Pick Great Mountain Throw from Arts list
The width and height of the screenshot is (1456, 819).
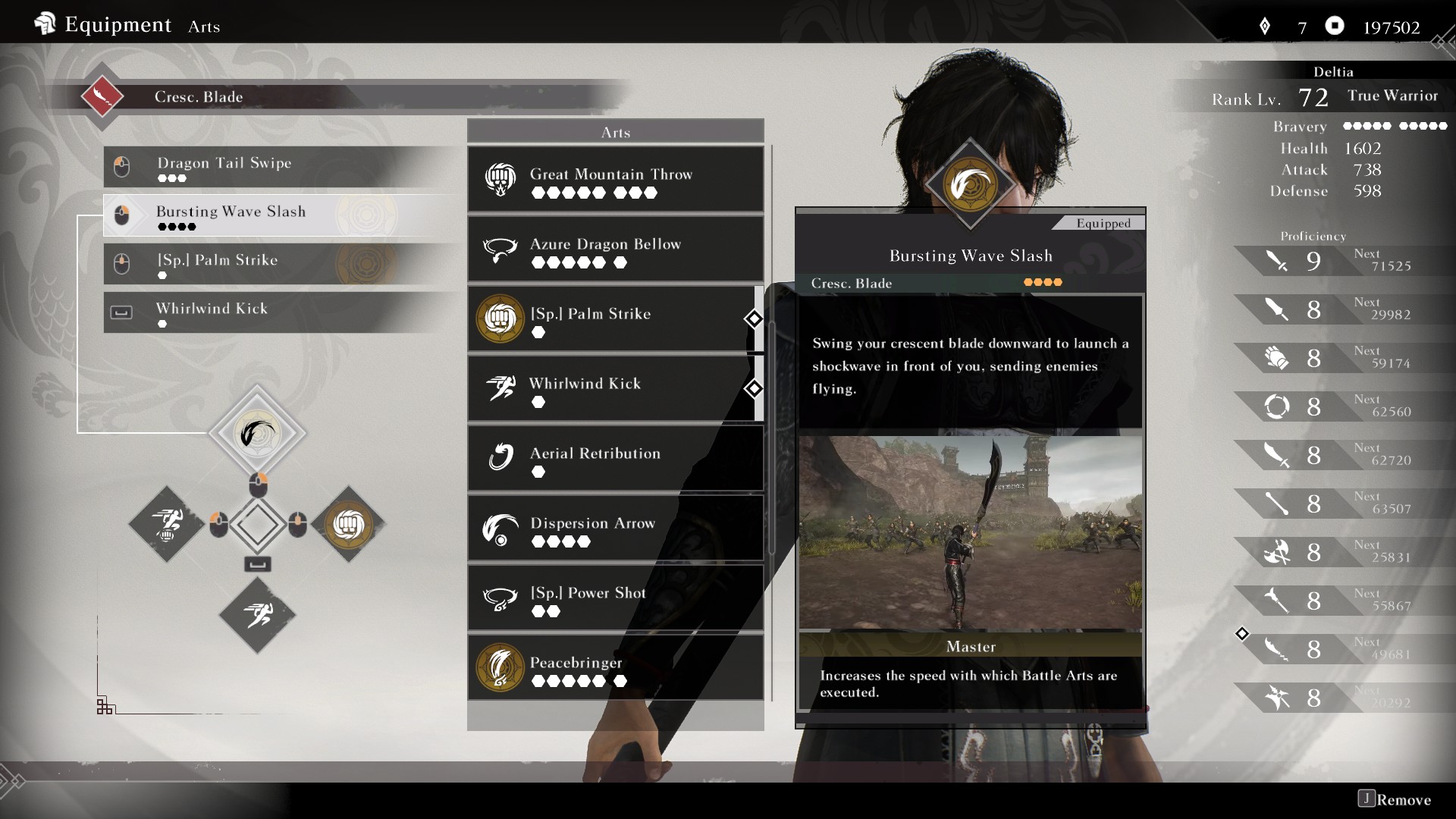tap(615, 180)
